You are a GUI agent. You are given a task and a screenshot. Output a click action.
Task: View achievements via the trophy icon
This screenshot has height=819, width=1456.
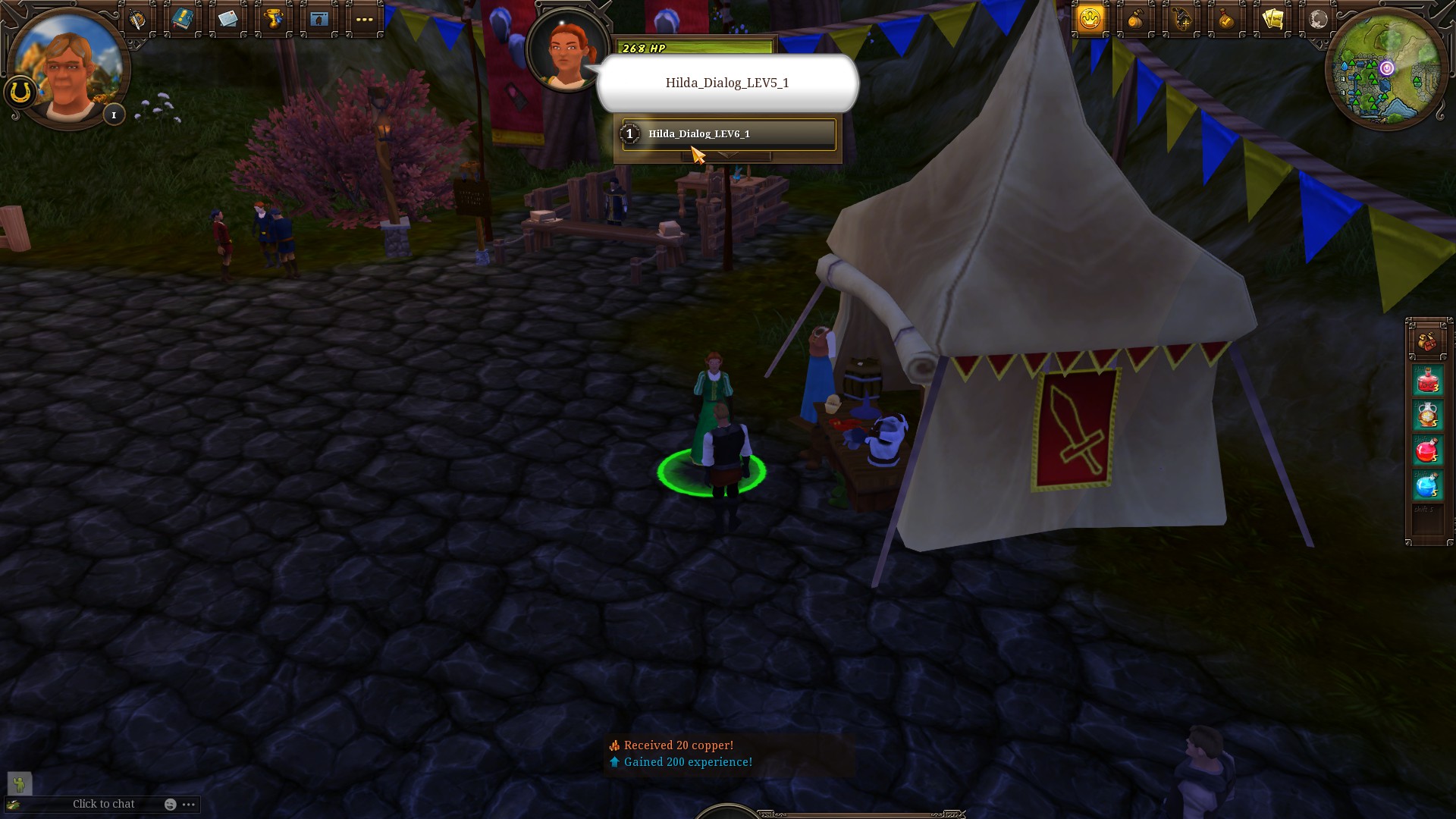click(274, 19)
